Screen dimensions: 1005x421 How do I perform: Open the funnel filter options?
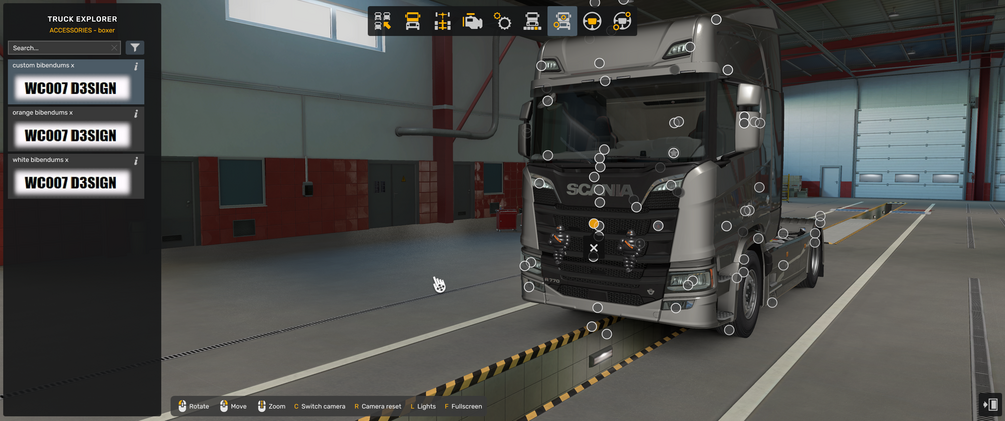click(135, 48)
